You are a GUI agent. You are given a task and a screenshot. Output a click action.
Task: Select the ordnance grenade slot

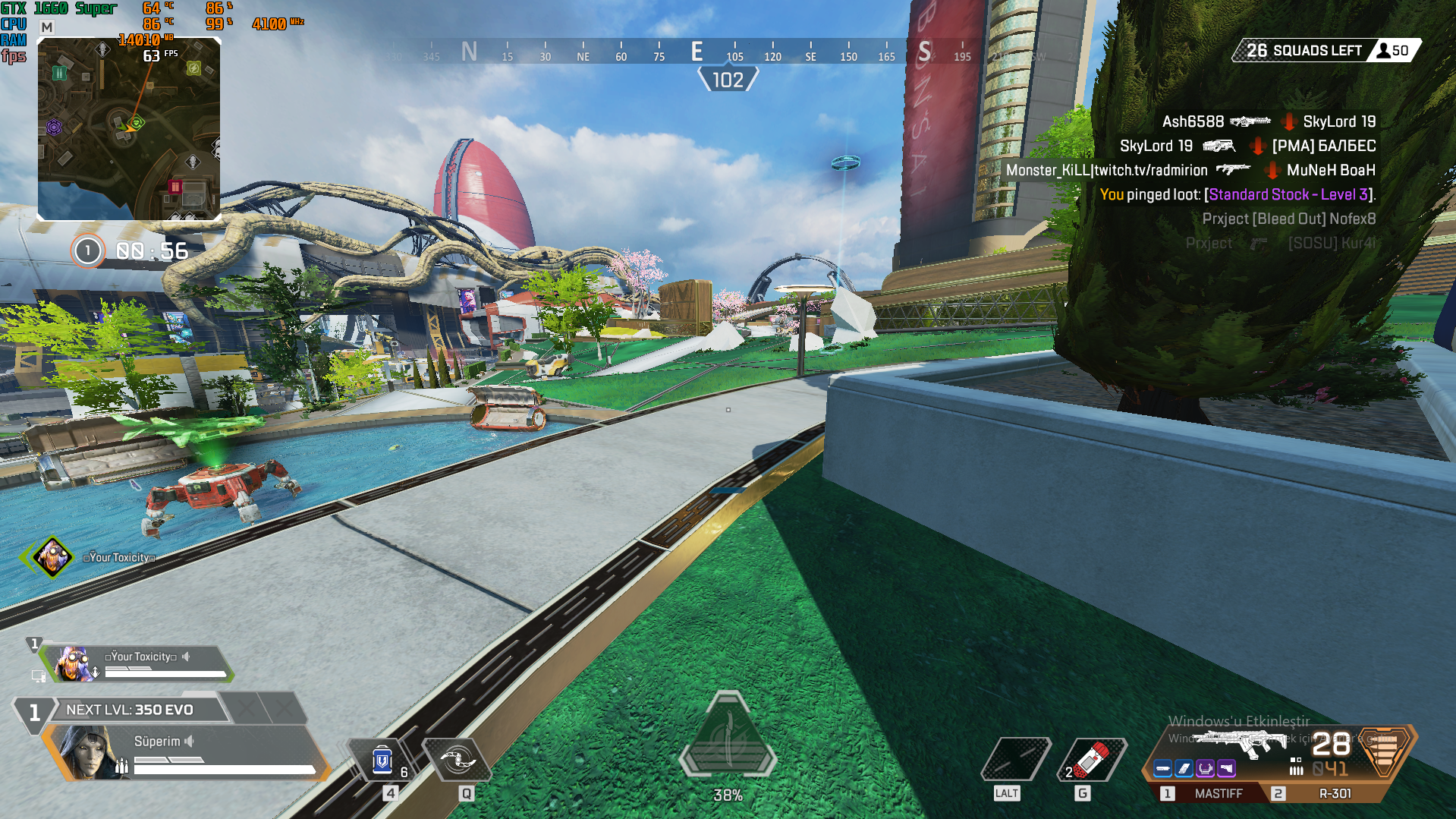coord(1092,760)
